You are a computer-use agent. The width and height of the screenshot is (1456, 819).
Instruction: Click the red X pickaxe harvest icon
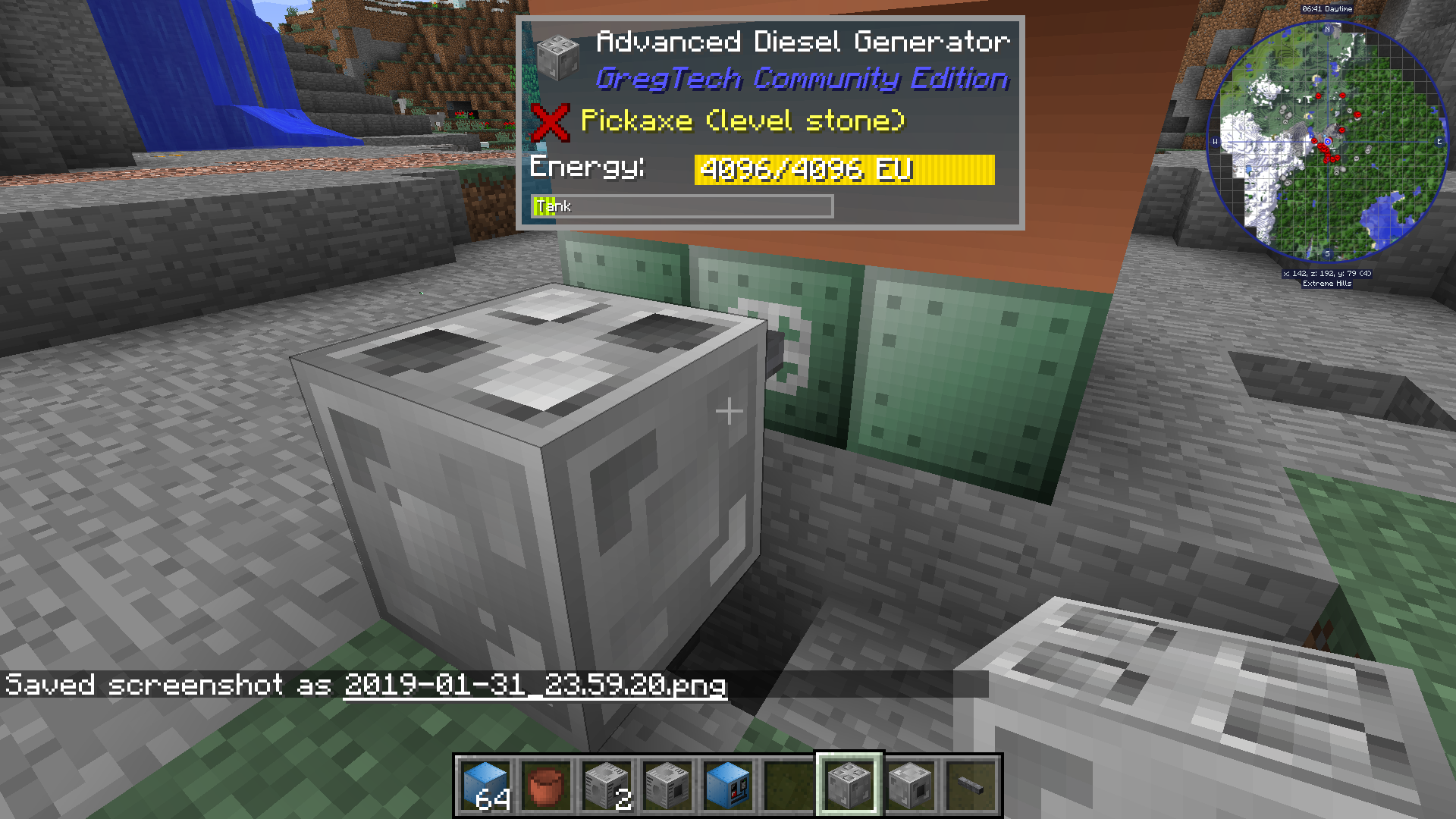[553, 121]
